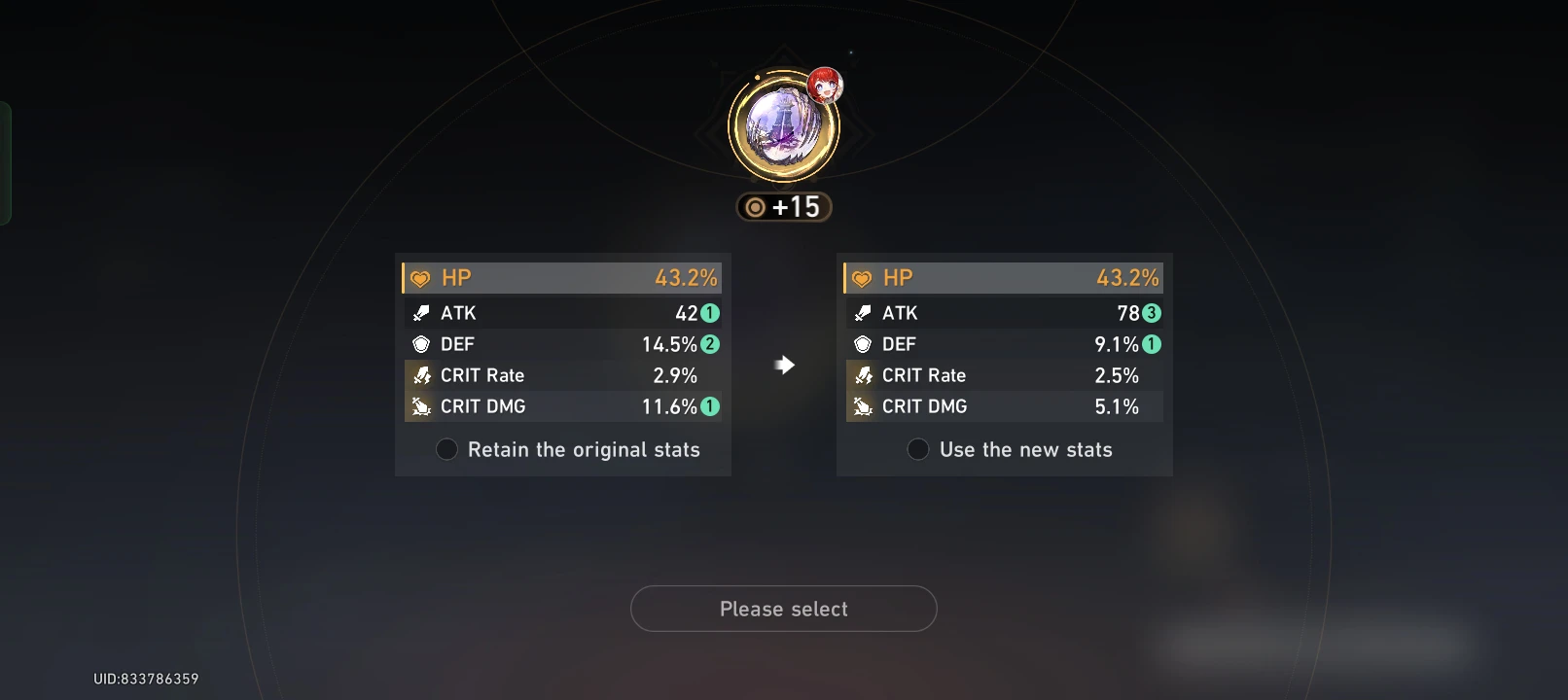This screenshot has width=1568, height=700.
Task: Open the relic artifact sphere image
Action: tap(784, 126)
